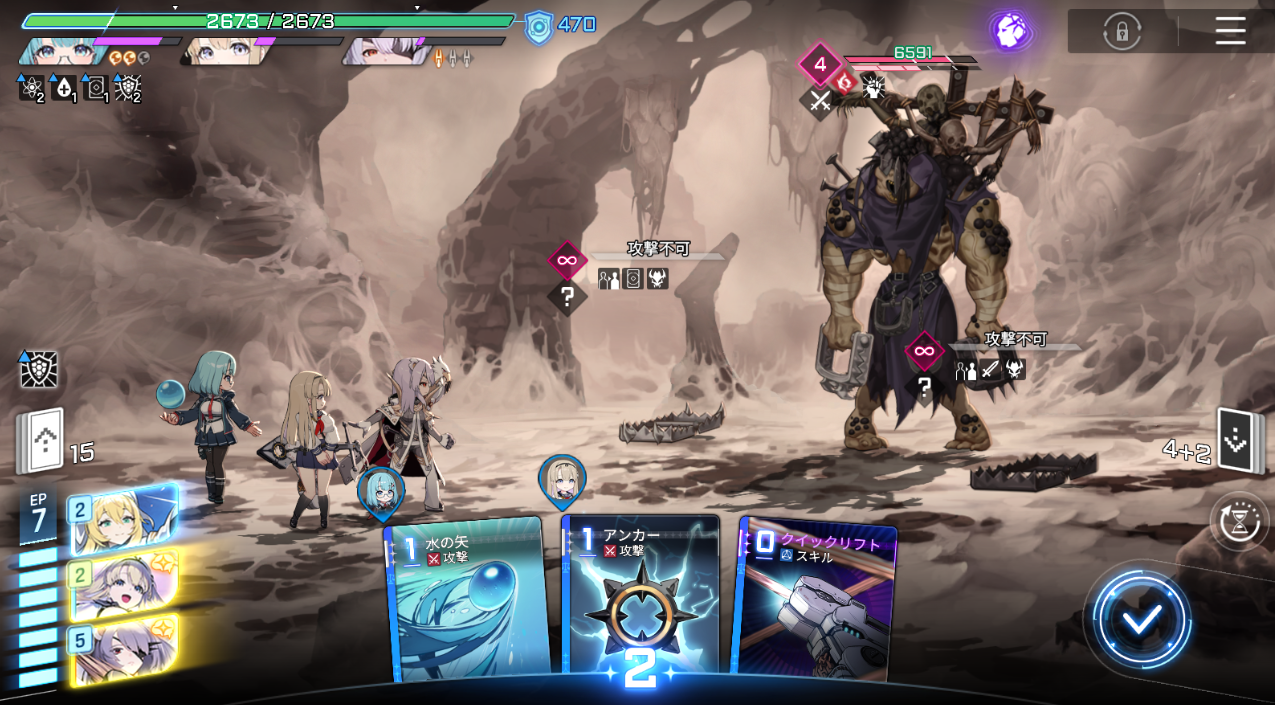The height and width of the screenshot is (705, 1275).
Task: Activate the purple-haired EGO skill costing 5
Action: coord(123,649)
